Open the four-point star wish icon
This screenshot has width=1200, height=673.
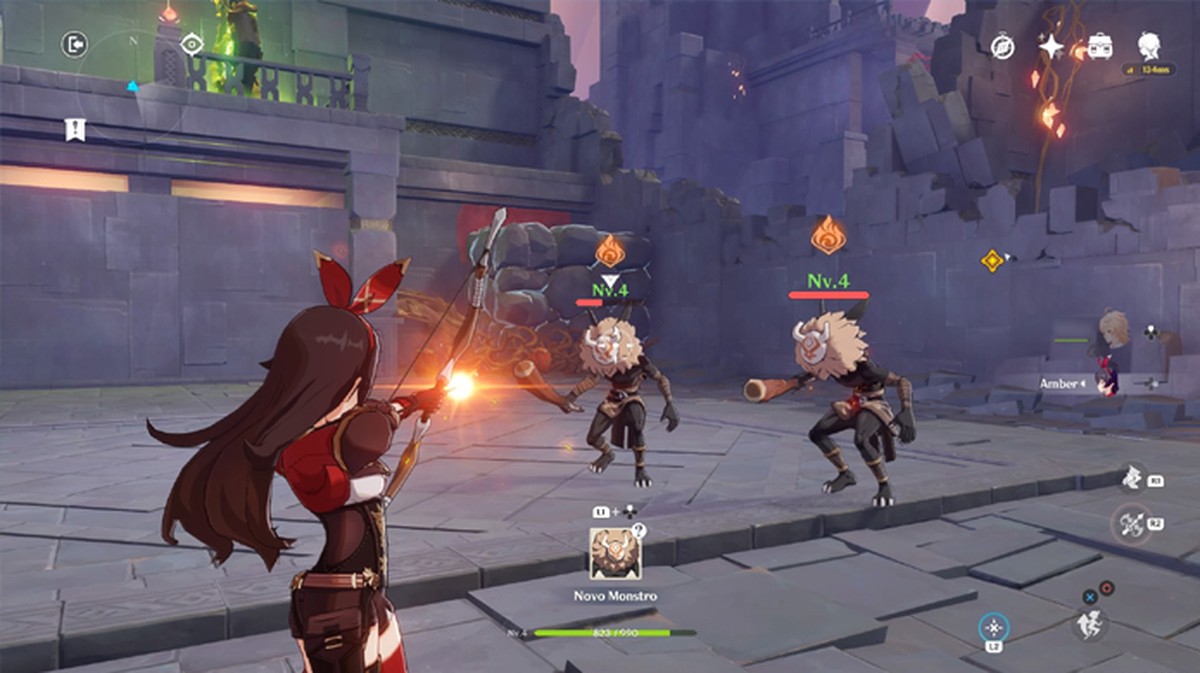point(1051,46)
